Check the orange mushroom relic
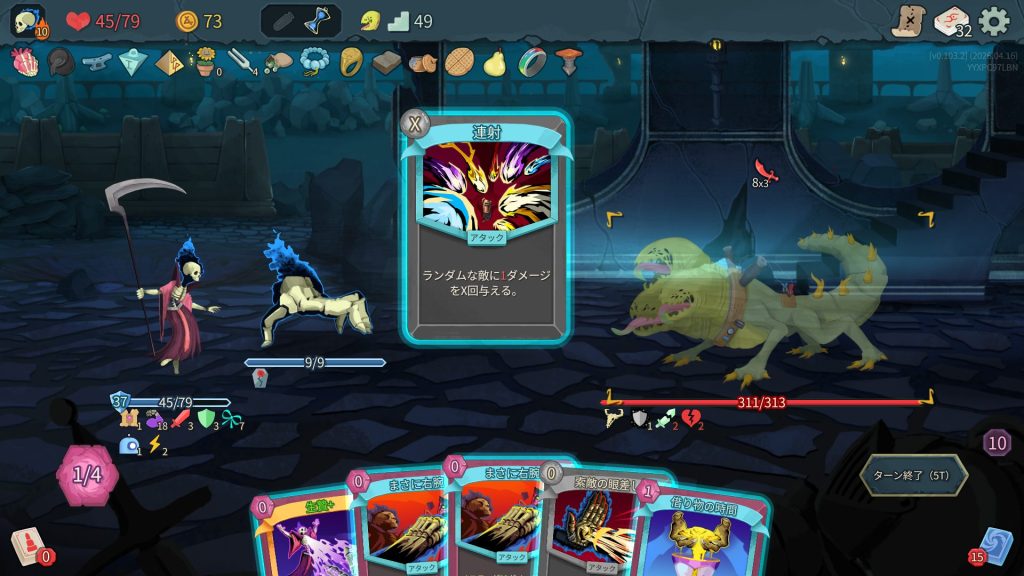The image size is (1024, 576). [x=567, y=63]
